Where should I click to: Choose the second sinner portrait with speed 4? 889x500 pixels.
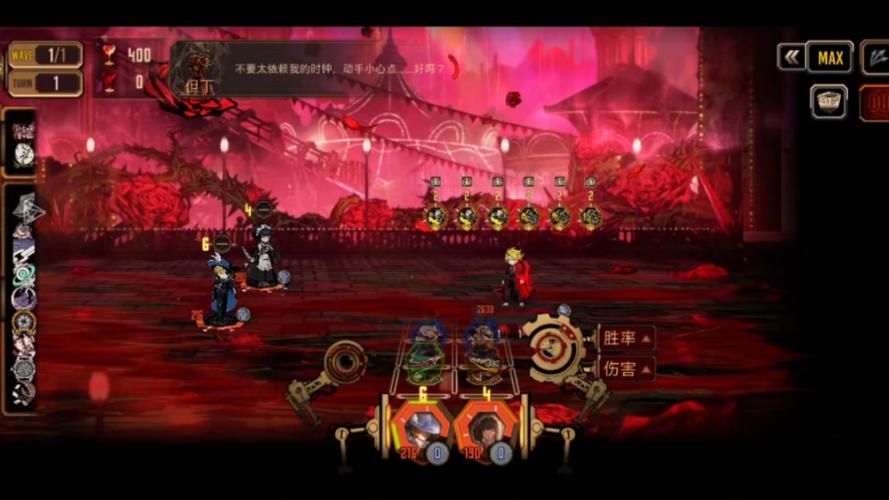point(485,427)
